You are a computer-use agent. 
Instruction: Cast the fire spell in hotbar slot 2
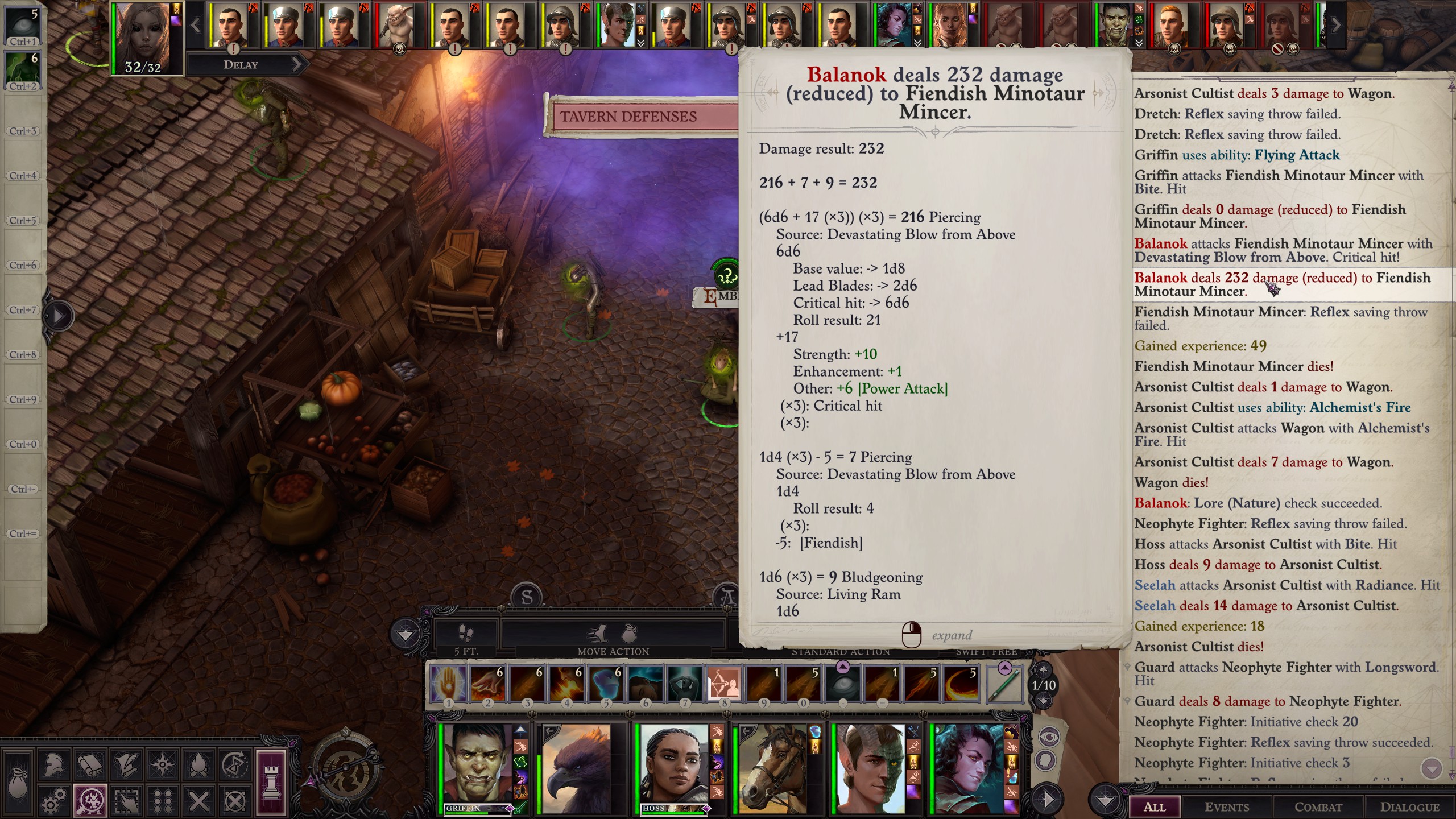click(487, 684)
